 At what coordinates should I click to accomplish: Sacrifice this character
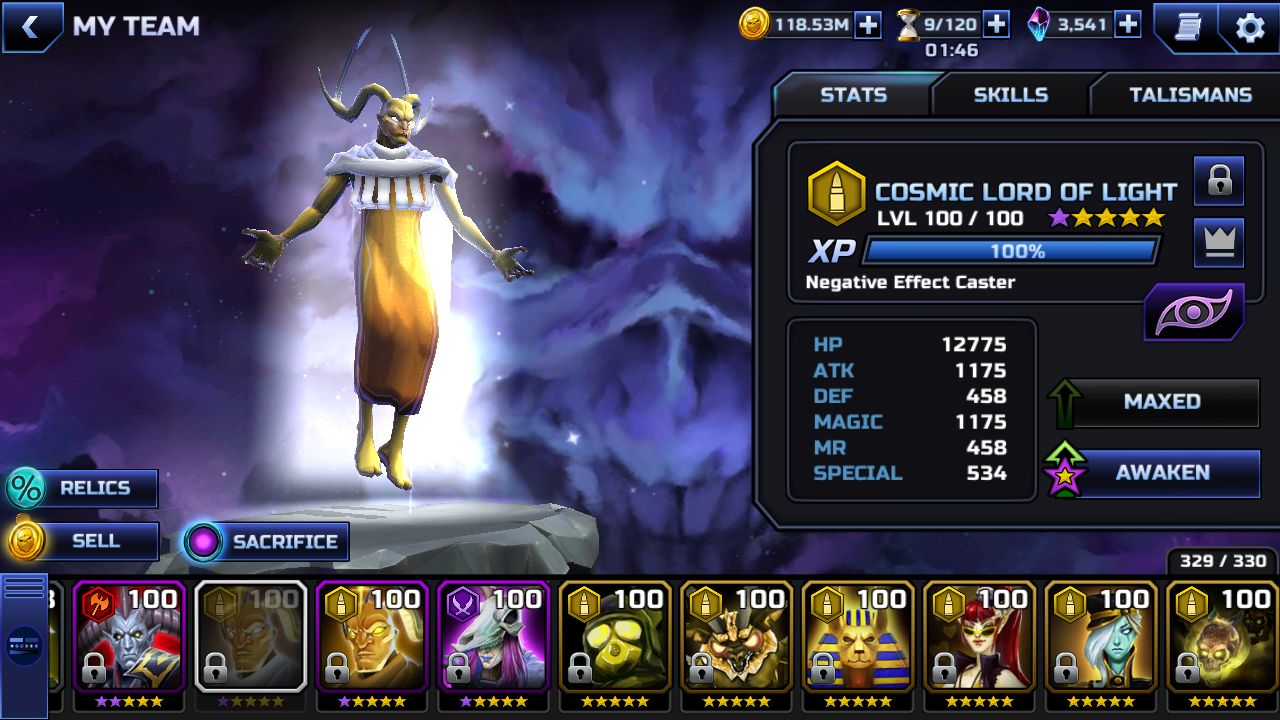click(x=268, y=542)
